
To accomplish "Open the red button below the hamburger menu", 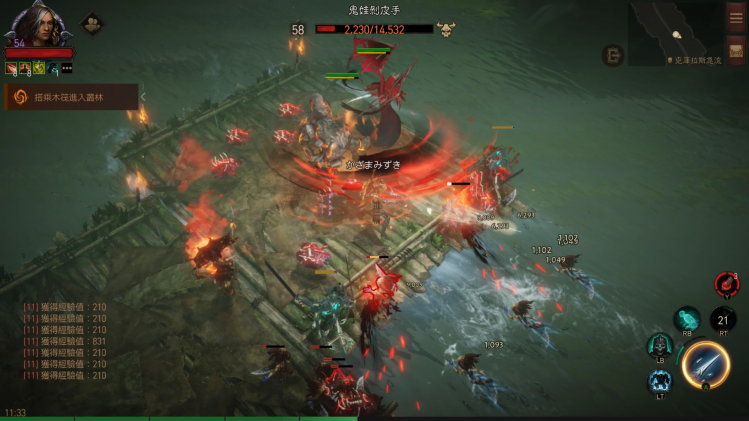I will click(737, 50).
